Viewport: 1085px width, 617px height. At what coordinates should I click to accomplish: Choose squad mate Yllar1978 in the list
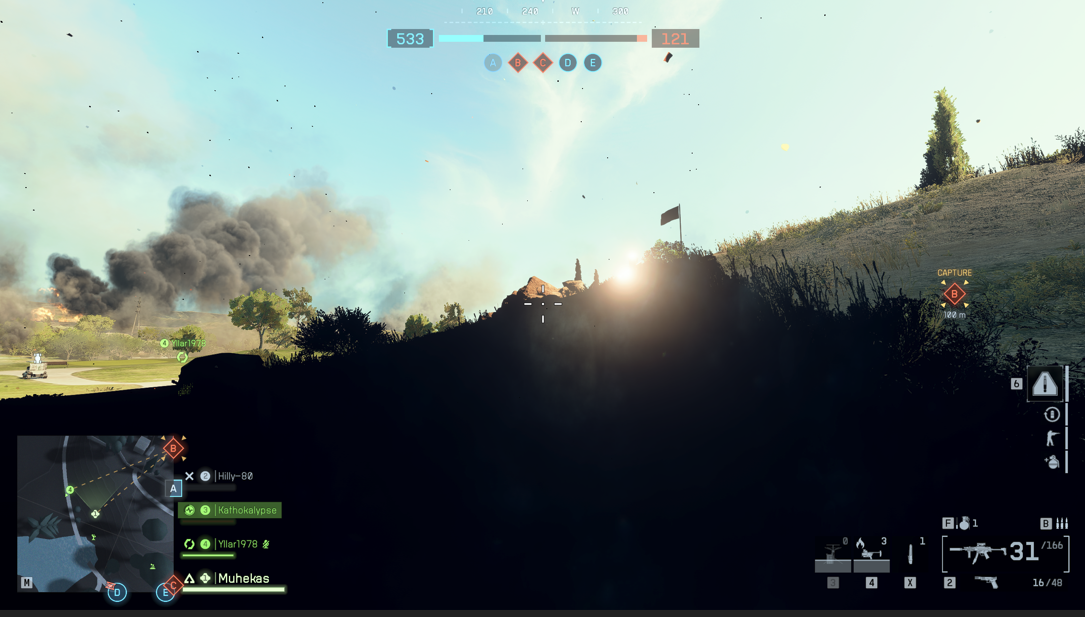point(235,544)
